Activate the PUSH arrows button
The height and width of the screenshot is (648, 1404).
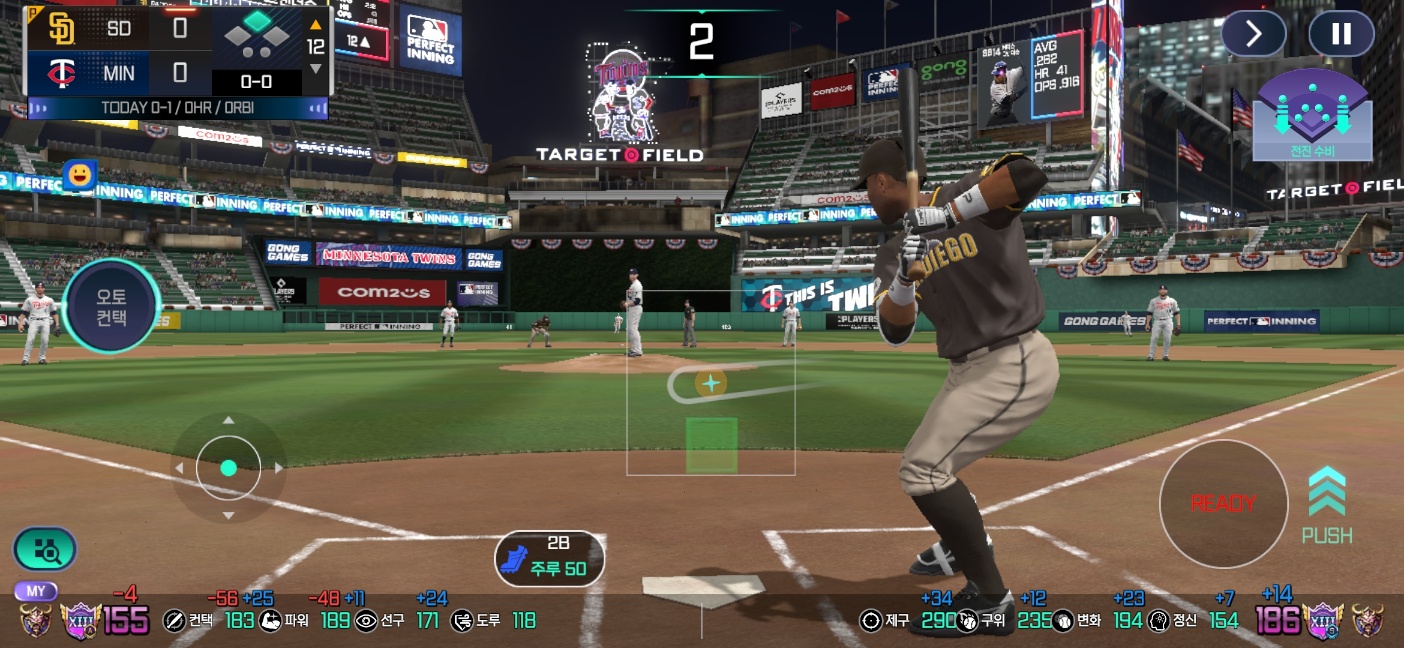coord(1327,505)
